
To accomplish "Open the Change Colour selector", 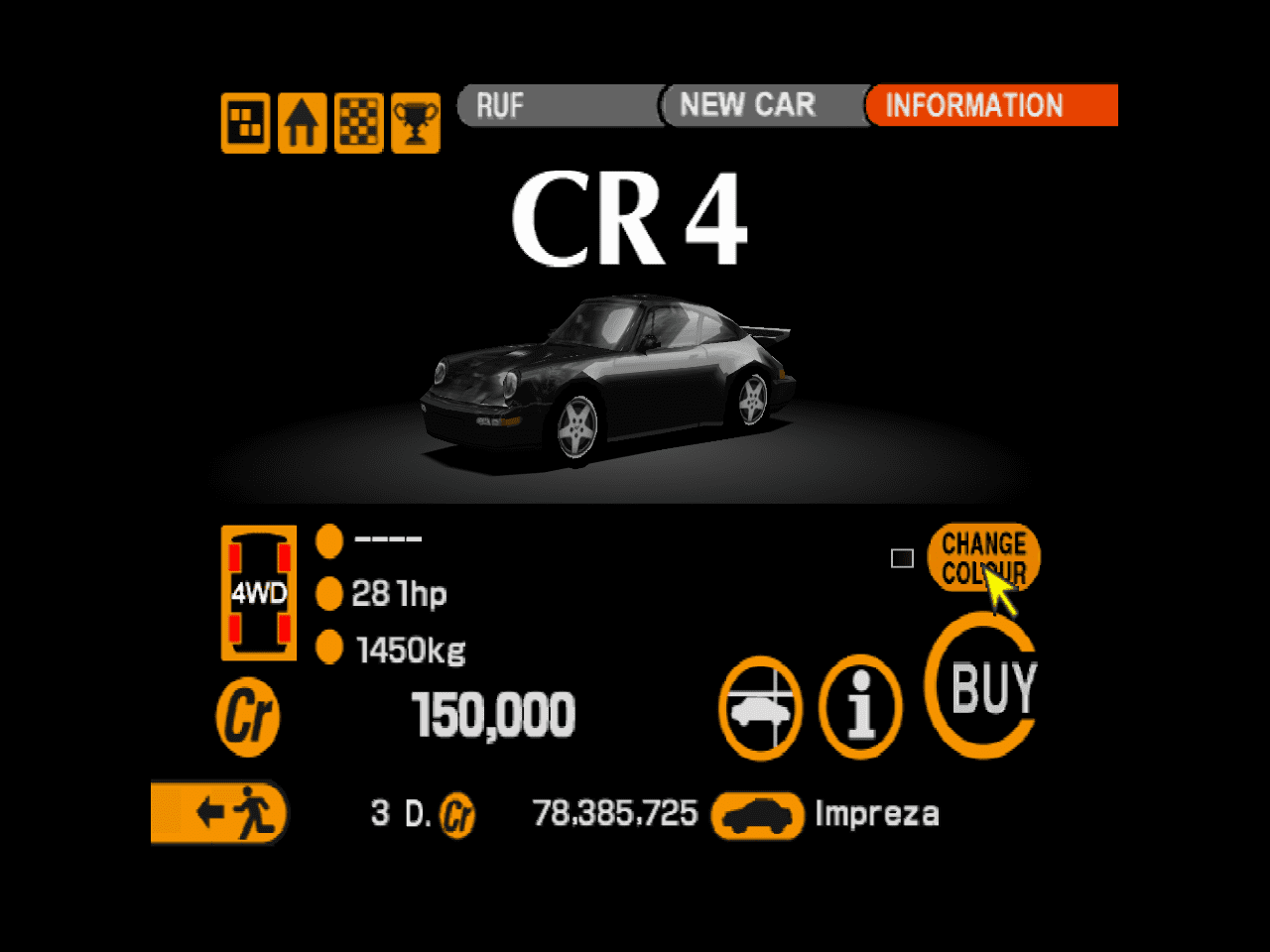I will tap(983, 558).
